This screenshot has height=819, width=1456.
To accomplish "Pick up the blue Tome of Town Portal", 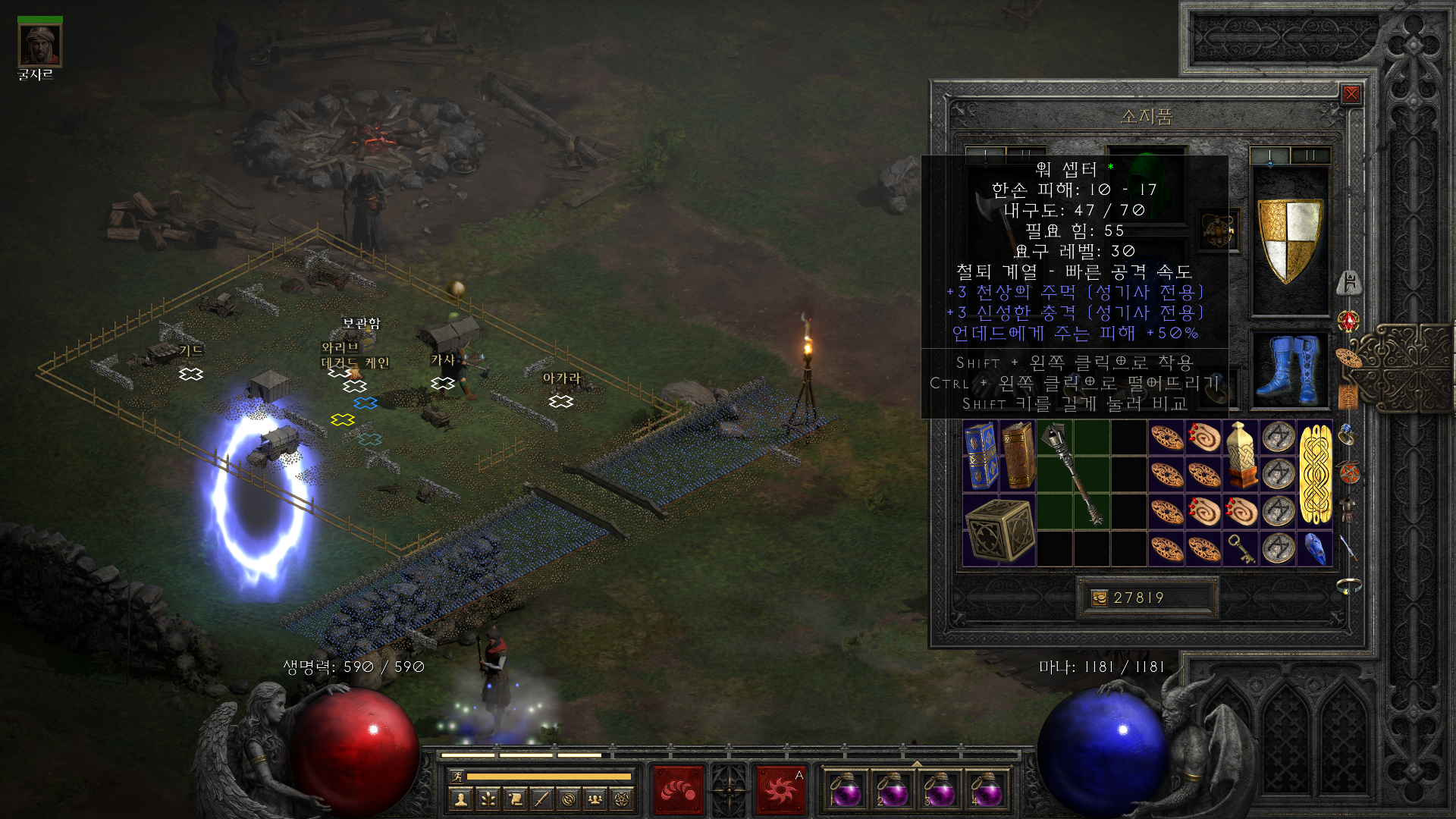I will [x=981, y=457].
